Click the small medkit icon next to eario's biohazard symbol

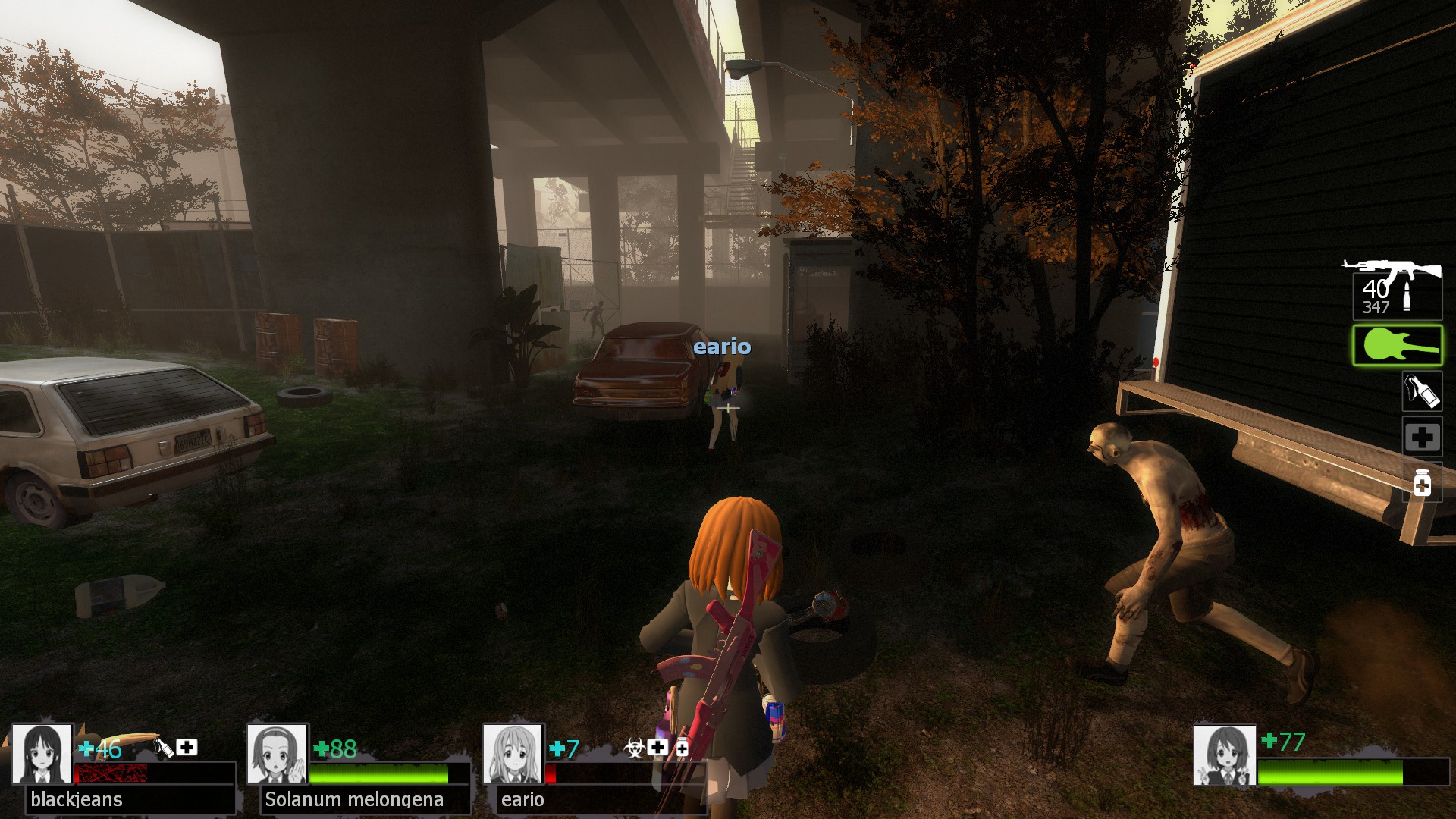click(x=657, y=748)
